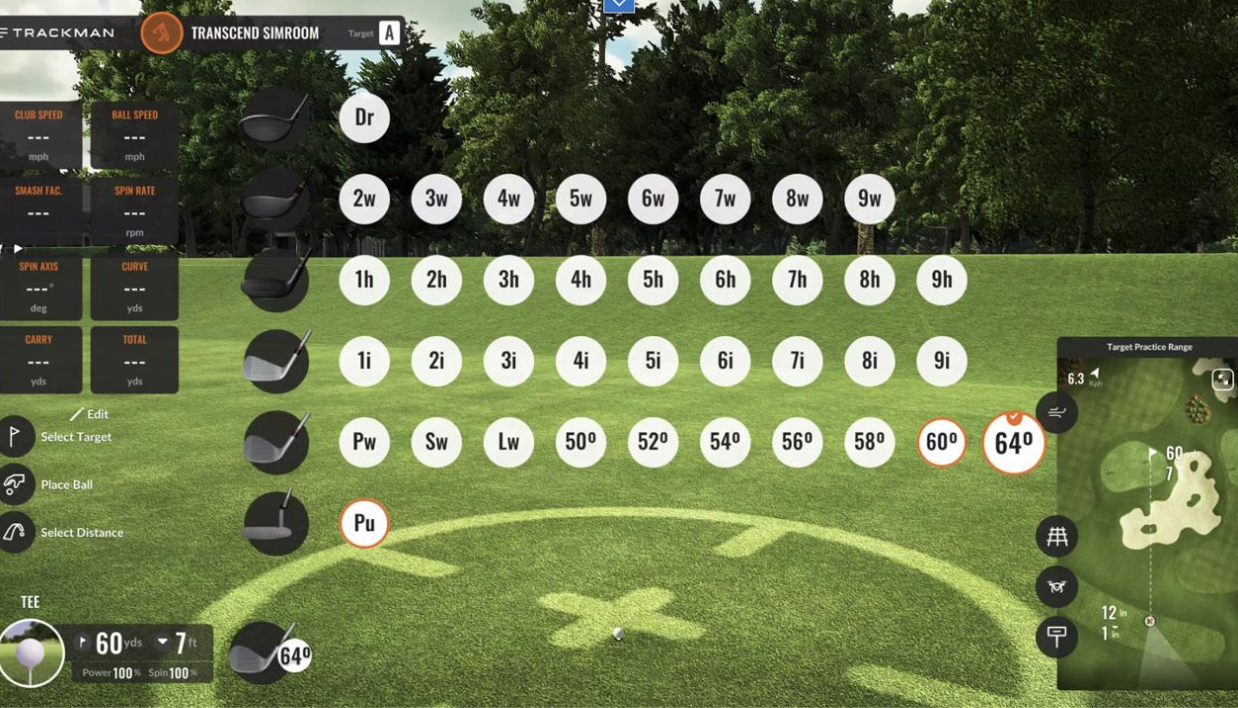Choose the 3w fairway wood
The height and width of the screenshot is (708, 1238).
[436, 199]
